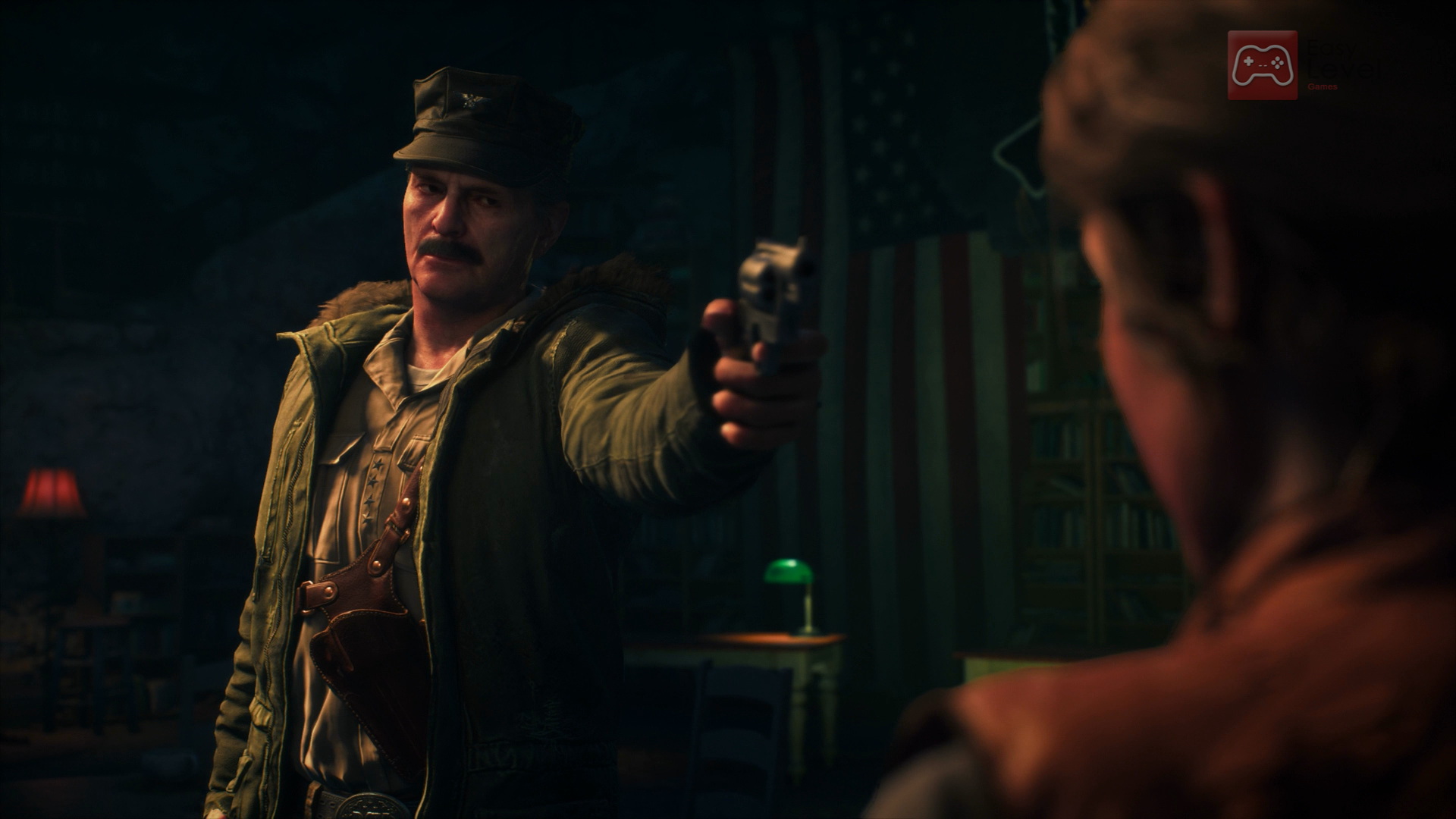Click the red gamepad channel logo watermark
Screen dimensions: 1456x819
click(x=1262, y=65)
